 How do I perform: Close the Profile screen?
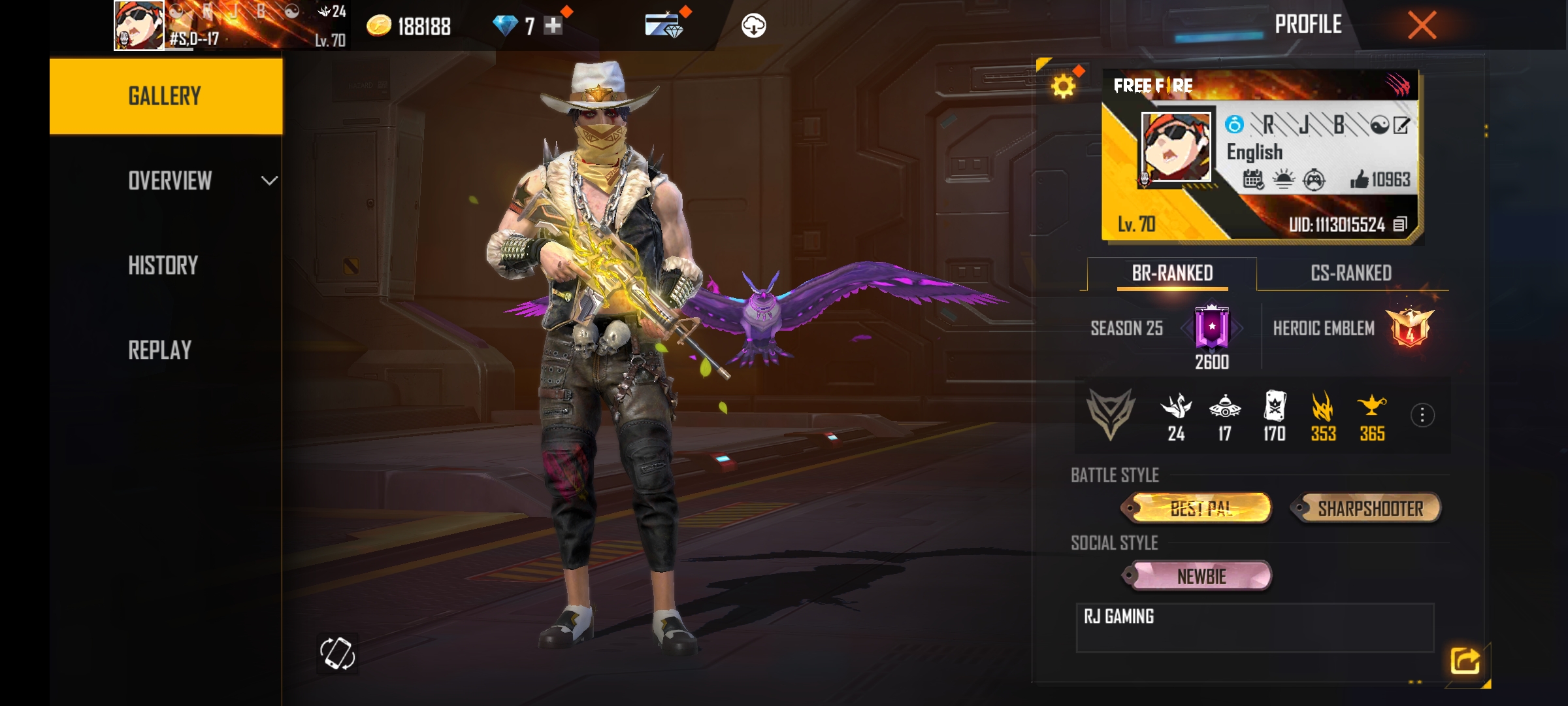pos(1422,26)
